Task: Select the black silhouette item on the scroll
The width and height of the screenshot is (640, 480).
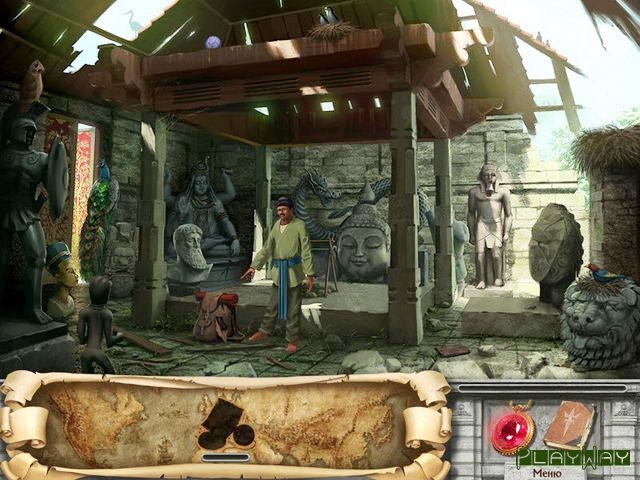Action: pyautogui.click(x=225, y=425)
